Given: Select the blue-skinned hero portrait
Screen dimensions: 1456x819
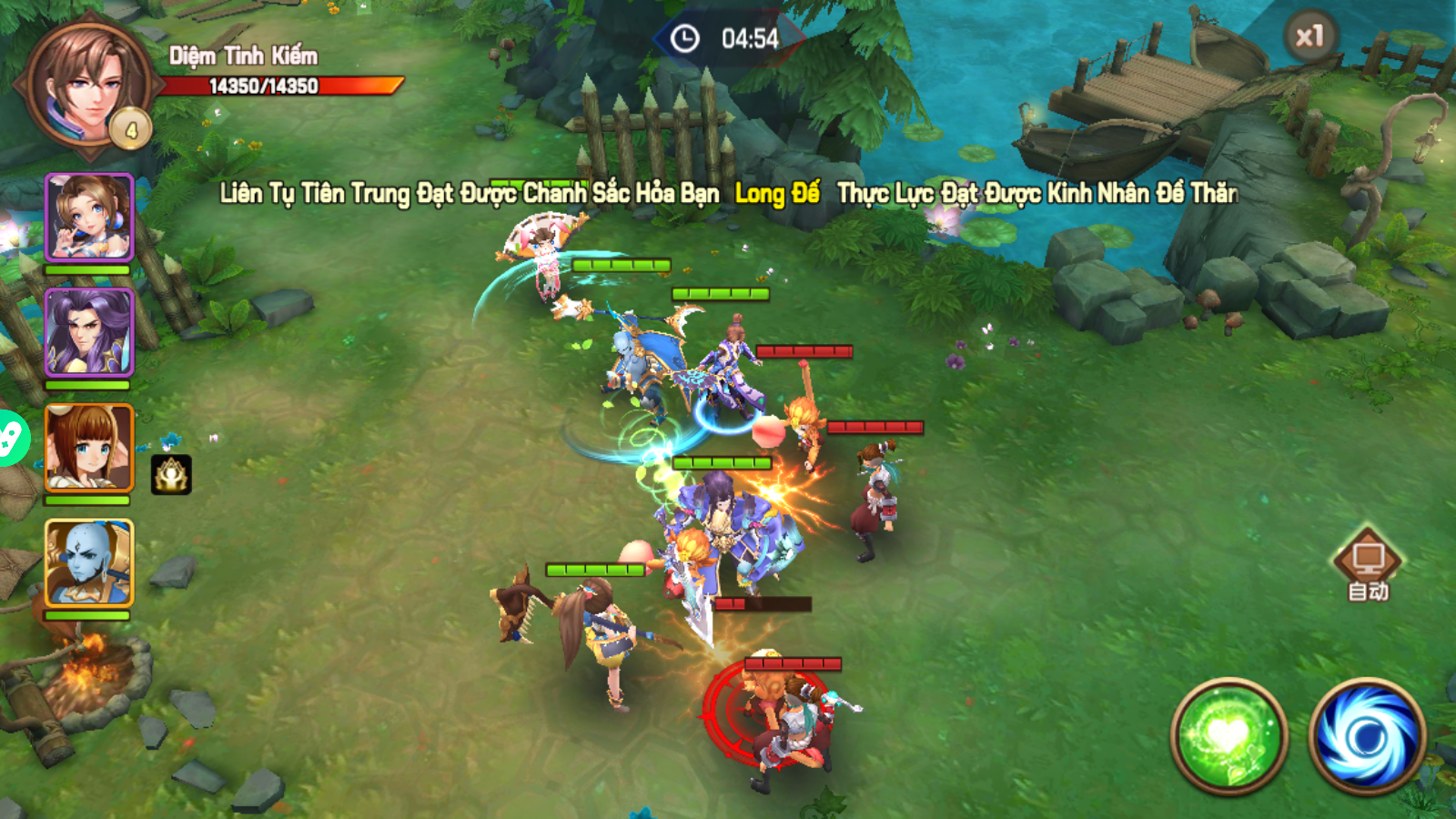Looking at the screenshot, I should pos(89,562).
